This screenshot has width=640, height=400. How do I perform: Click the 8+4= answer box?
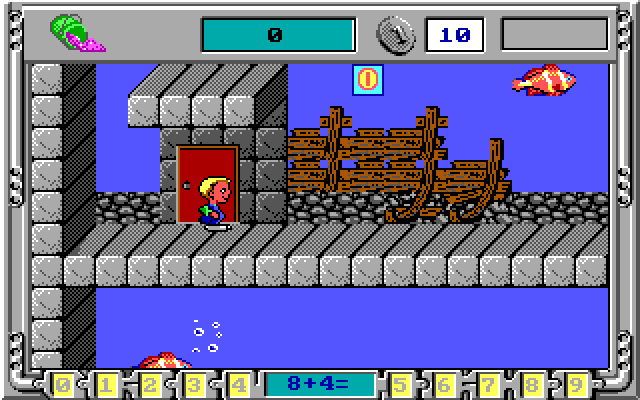pos(320,384)
